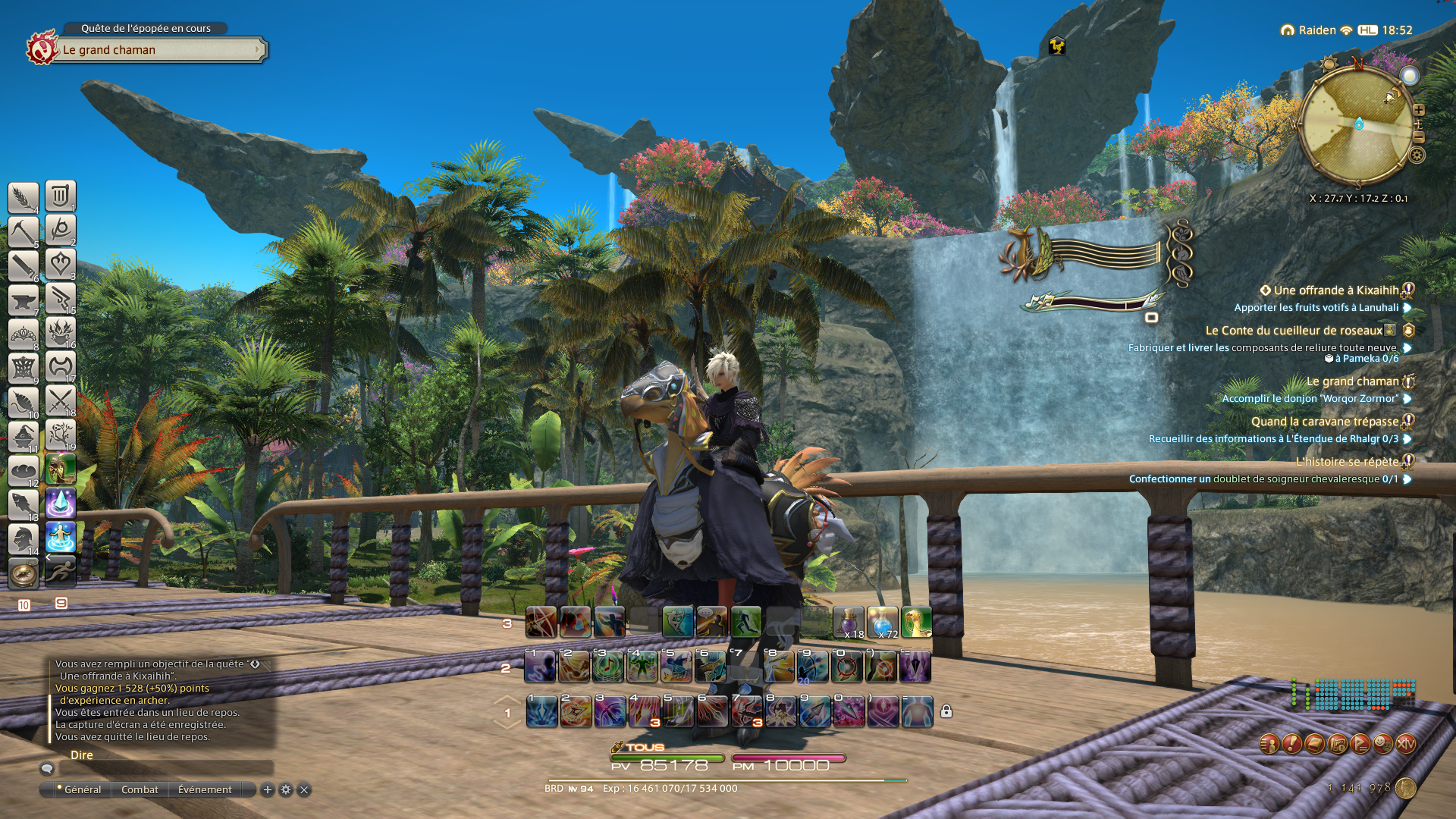Toggle the hotbar padlock icon
The image size is (1456, 819).
click(946, 711)
